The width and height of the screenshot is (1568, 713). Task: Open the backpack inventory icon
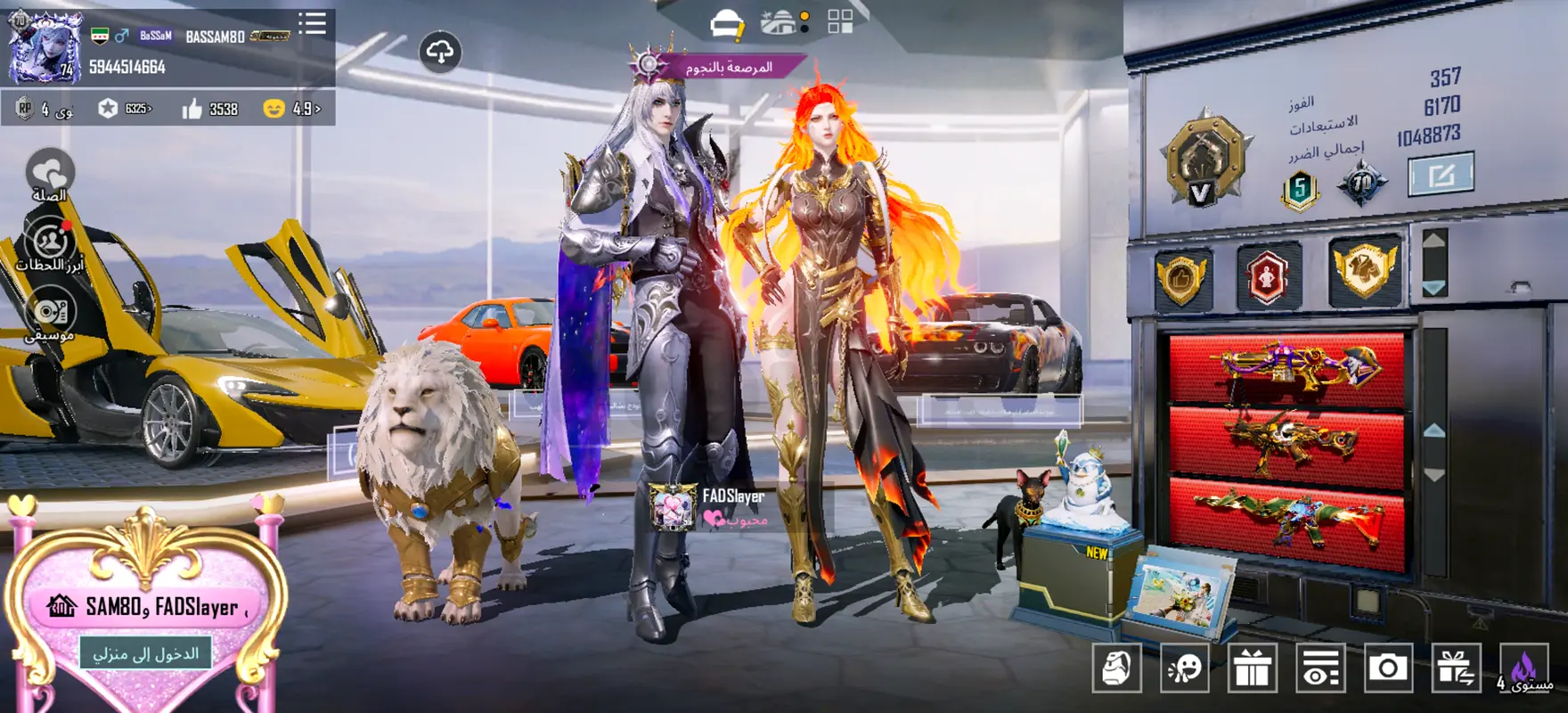[x=1116, y=668]
